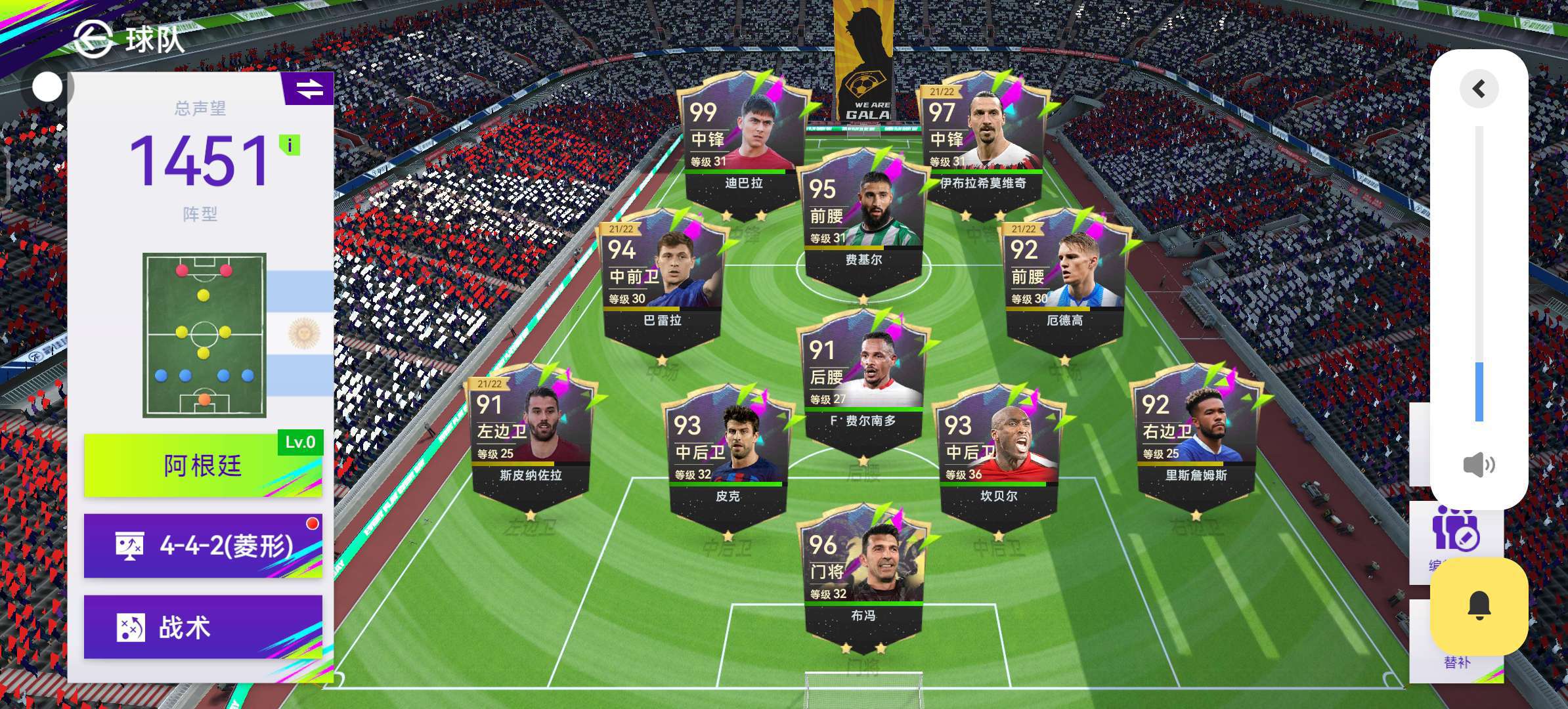Tap the yellow notification bell button
This screenshot has height=709, width=1568.
coord(1479,606)
